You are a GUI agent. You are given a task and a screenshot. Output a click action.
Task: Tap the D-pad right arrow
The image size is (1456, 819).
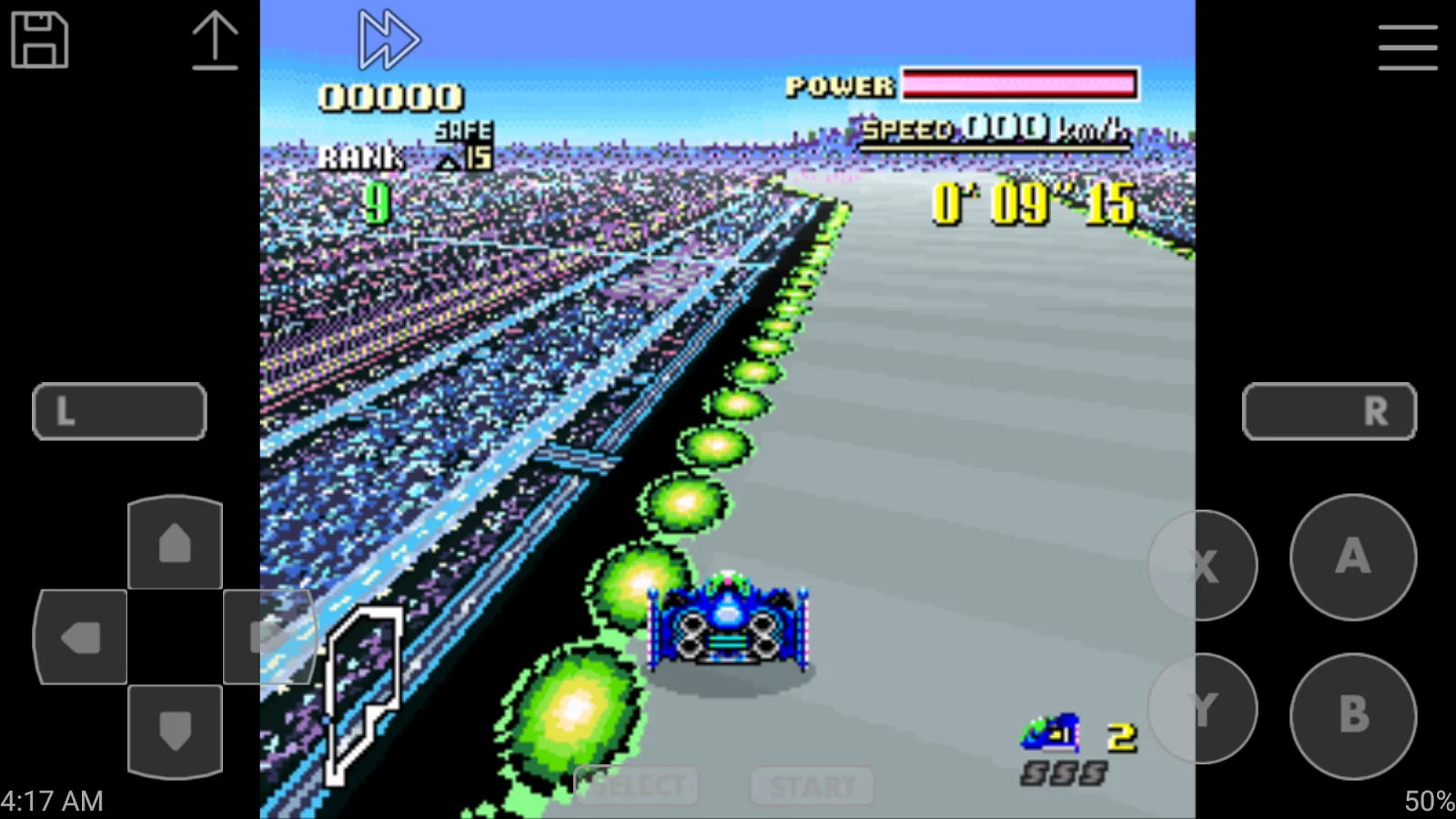(x=268, y=637)
